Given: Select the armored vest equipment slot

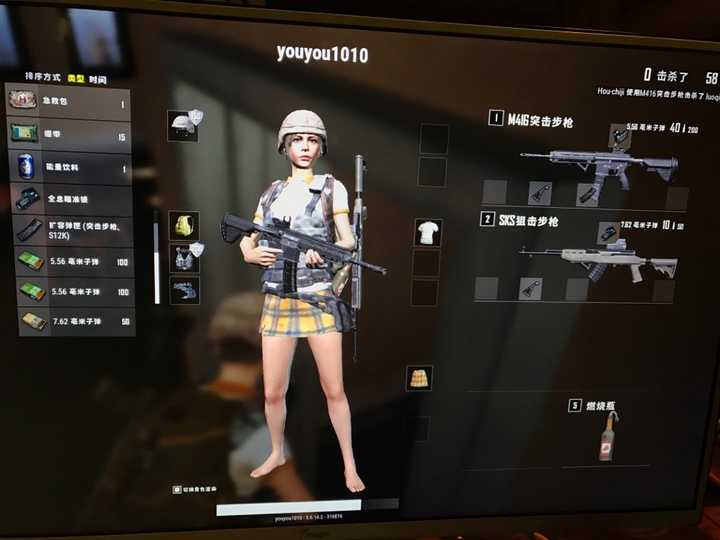Looking at the screenshot, I should [183, 258].
